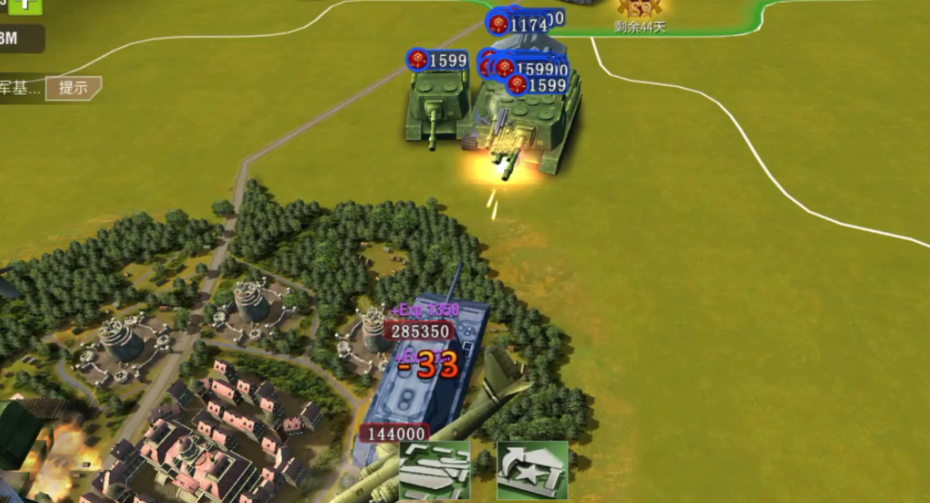930x503 pixels.
Task: Open the 提示 hint button
Action: pyautogui.click(x=73, y=88)
